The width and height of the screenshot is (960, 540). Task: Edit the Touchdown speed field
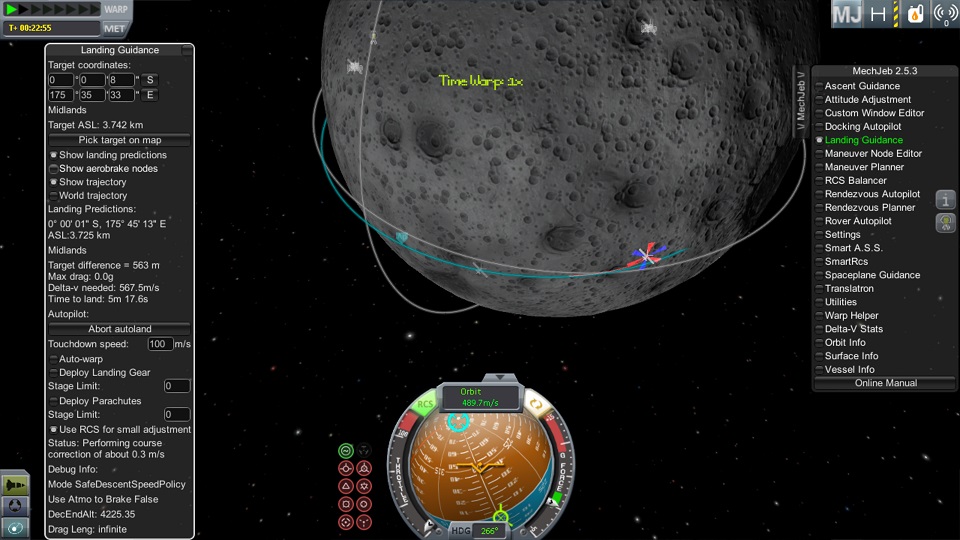(159, 344)
